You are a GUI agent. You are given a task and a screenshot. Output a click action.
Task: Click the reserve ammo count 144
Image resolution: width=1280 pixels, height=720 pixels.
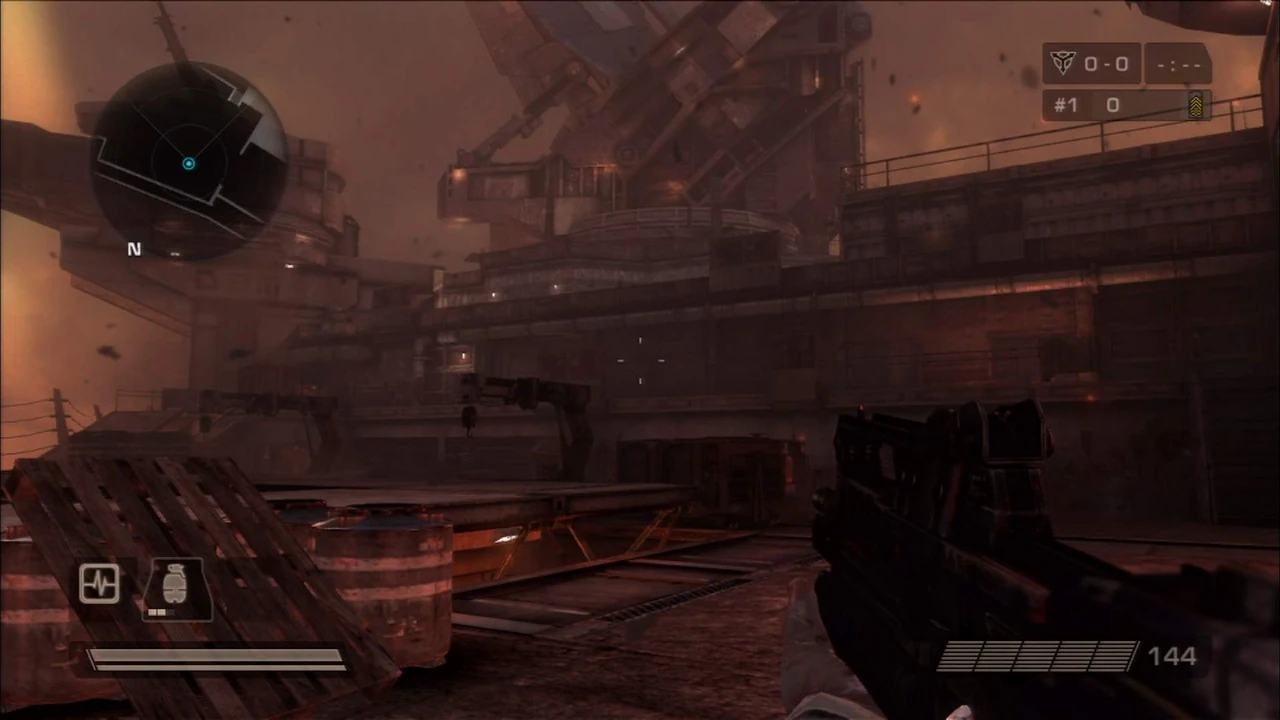click(x=1171, y=656)
